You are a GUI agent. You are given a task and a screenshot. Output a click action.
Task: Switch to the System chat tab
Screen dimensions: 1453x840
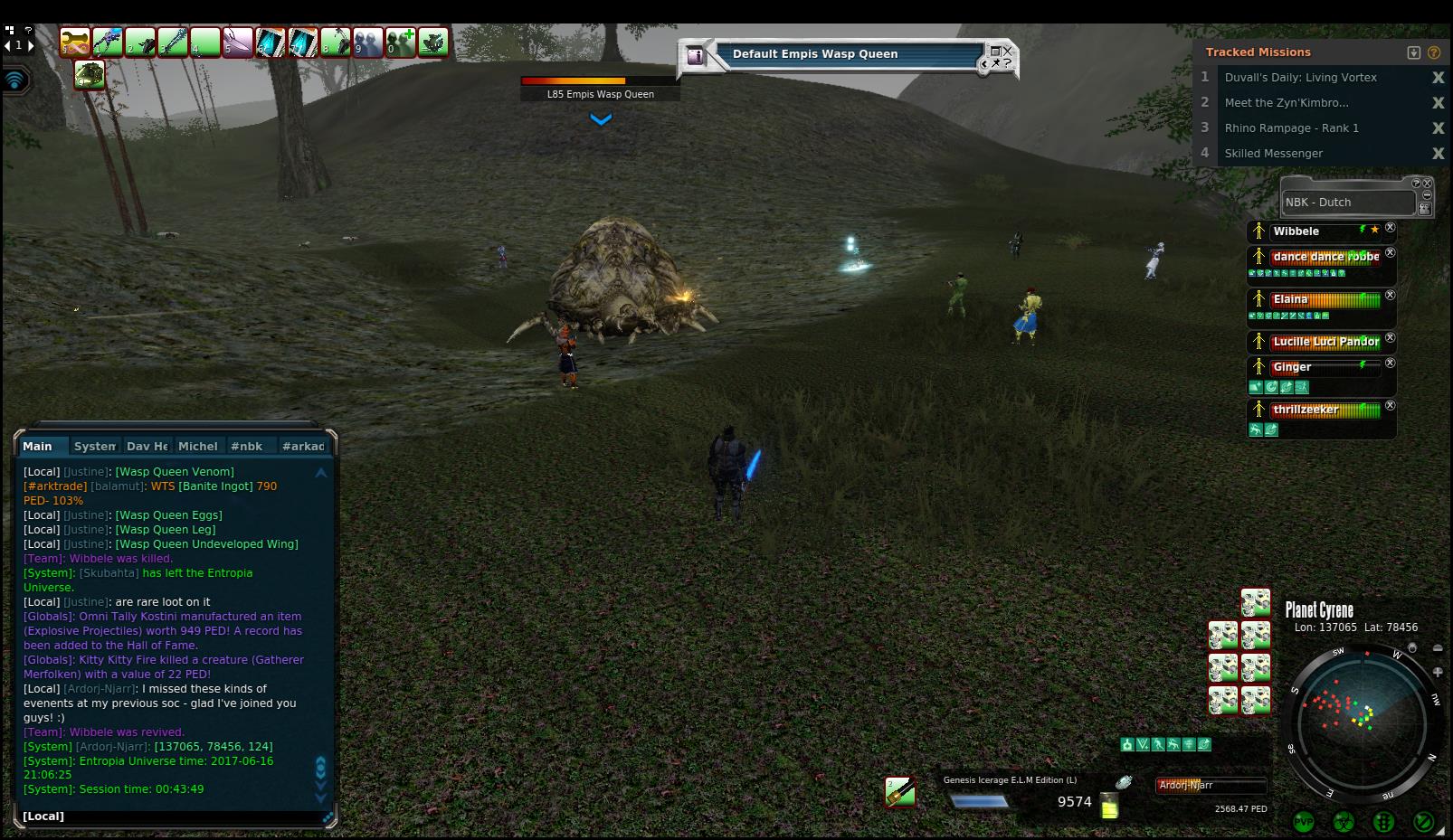[x=94, y=446]
